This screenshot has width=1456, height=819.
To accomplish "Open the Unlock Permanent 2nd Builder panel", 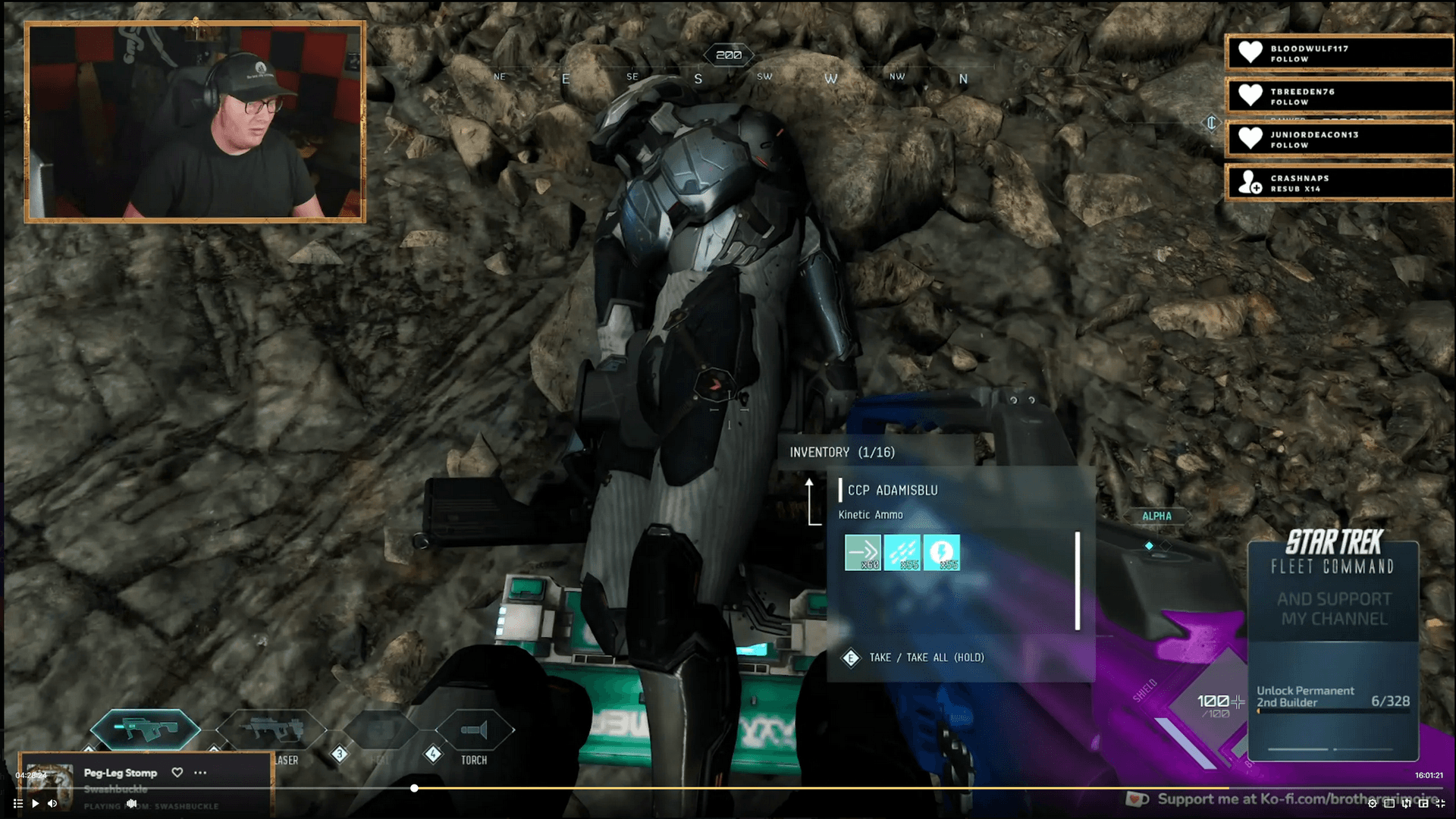I will pyautogui.click(x=1332, y=697).
